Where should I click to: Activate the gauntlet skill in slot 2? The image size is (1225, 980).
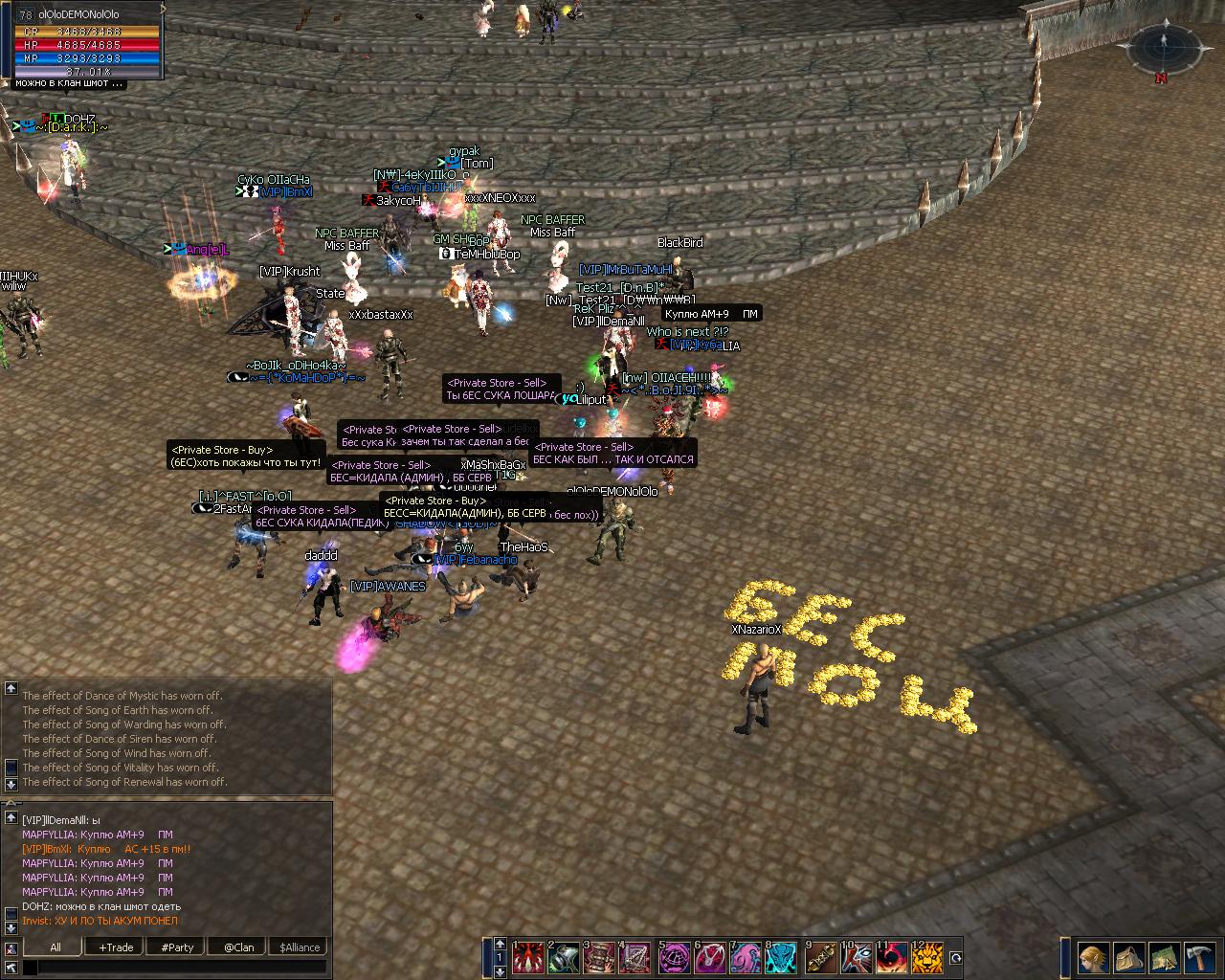click(x=565, y=958)
